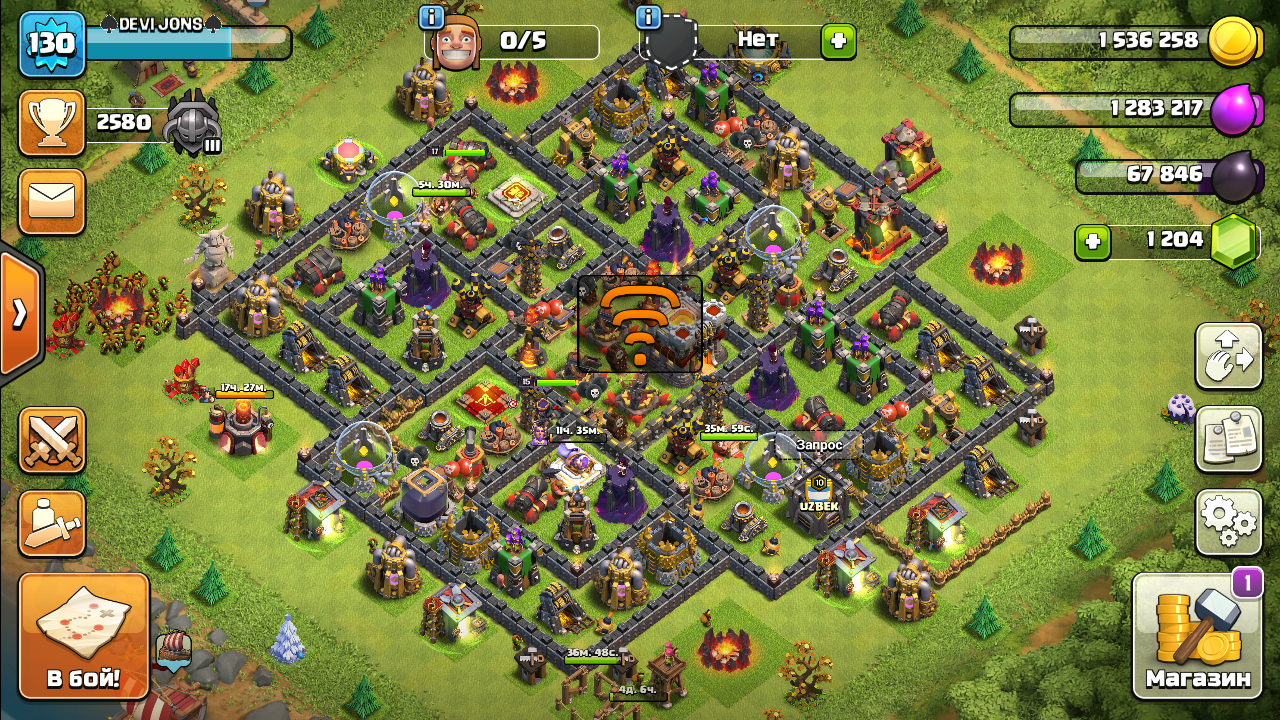Select the boat icon beside the attack button
The width and height of the screenshot is (1280, 720).
[174, 650]
